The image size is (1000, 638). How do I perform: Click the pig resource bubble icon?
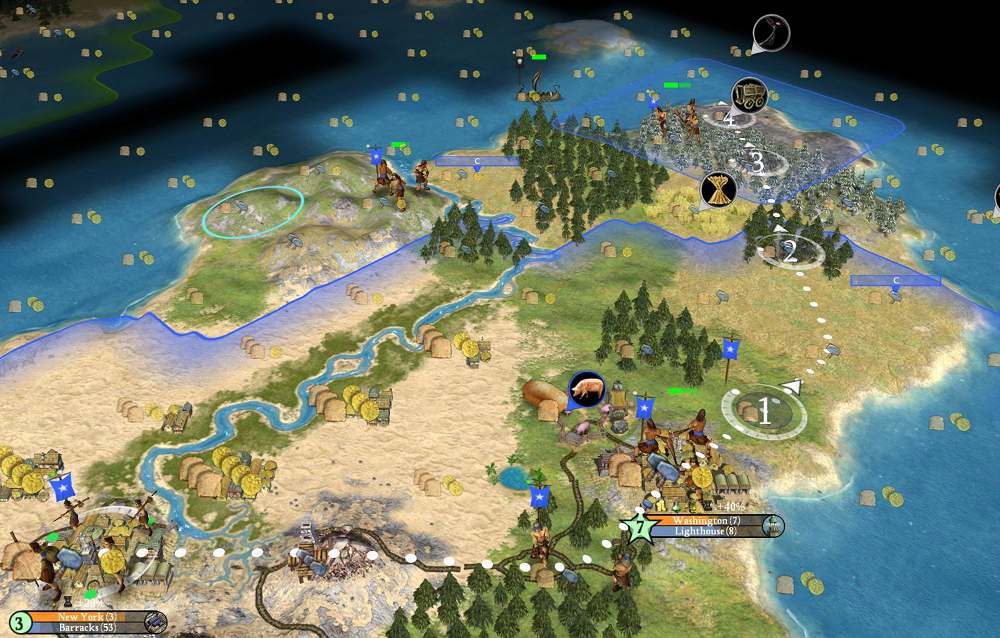[585, 390]
